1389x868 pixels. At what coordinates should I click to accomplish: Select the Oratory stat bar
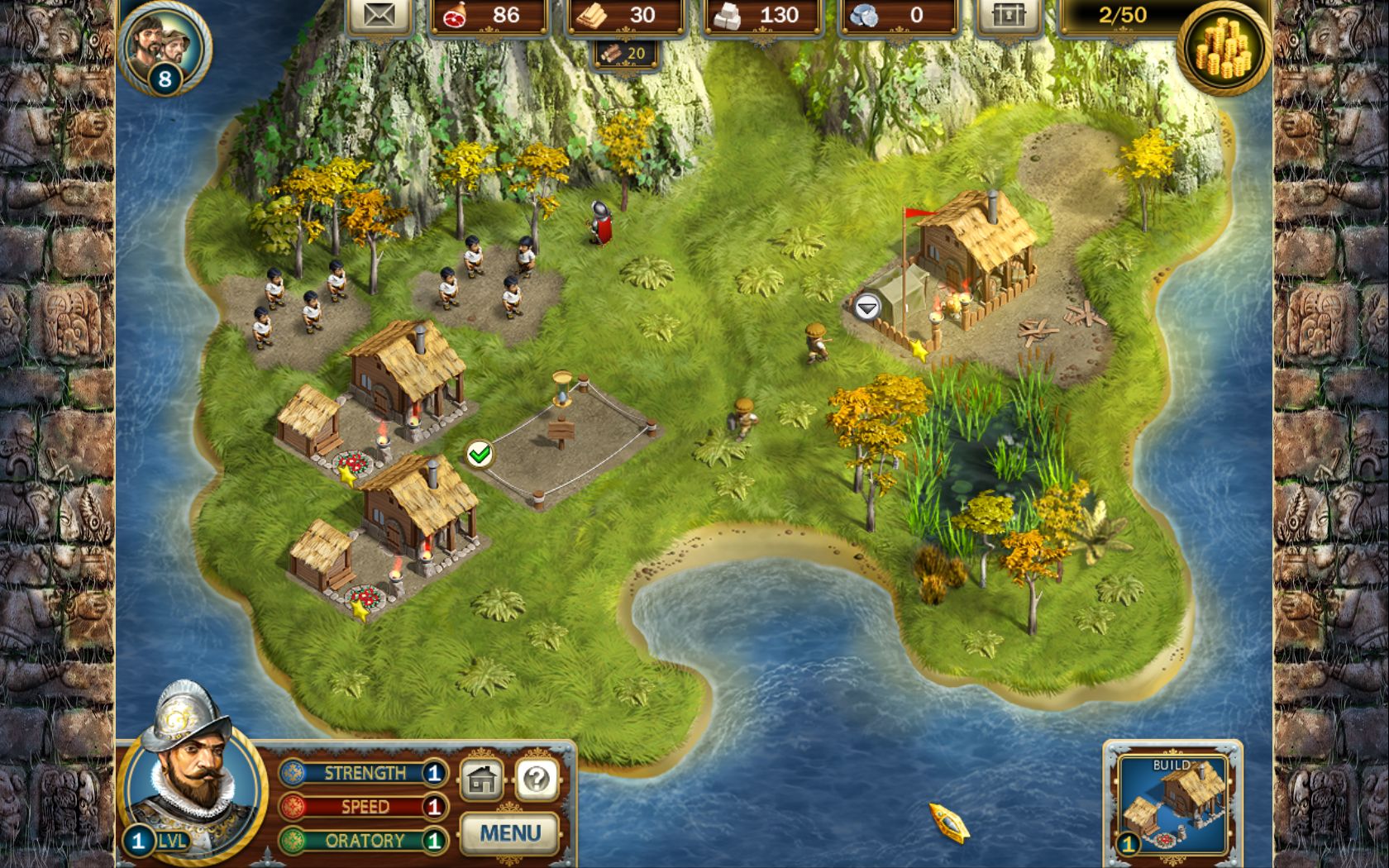click(364, 841)
